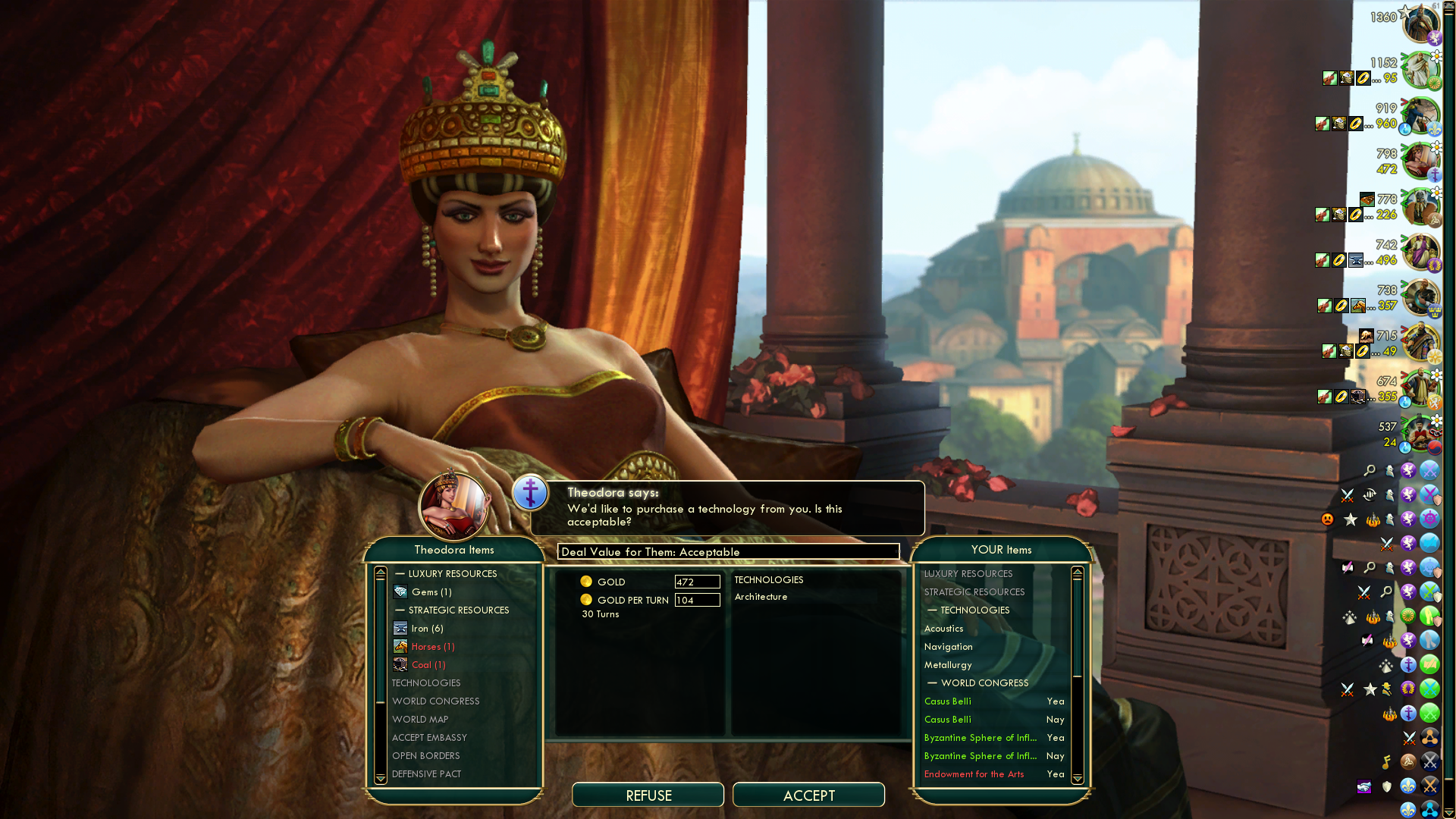This screenshot has width=1456, height=819.
Task: Select Gems from Theodora's luxury resources
Action: point(431,592)
